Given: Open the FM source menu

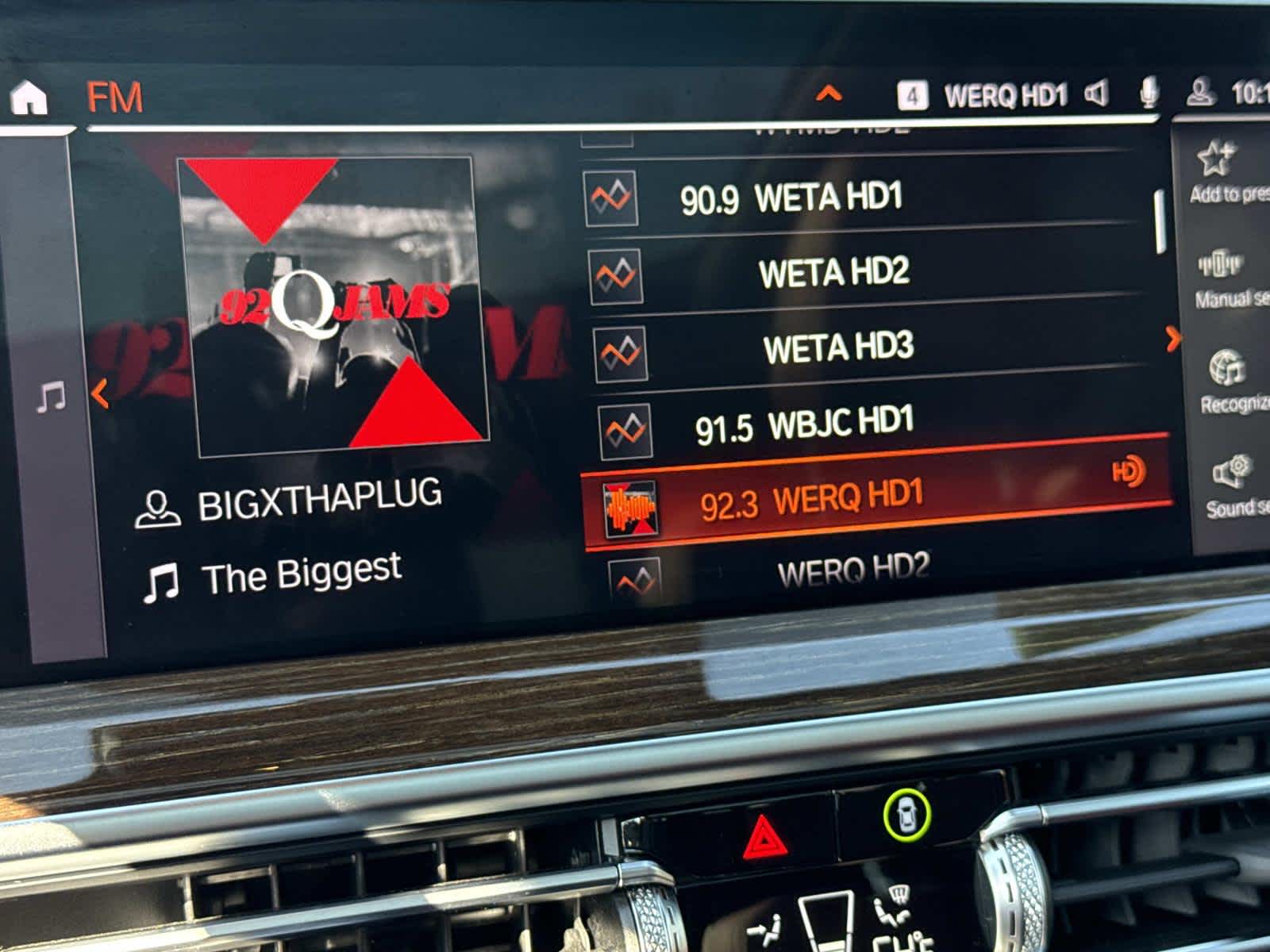Looking at the screenshot, I should click(x=115, y=98).
